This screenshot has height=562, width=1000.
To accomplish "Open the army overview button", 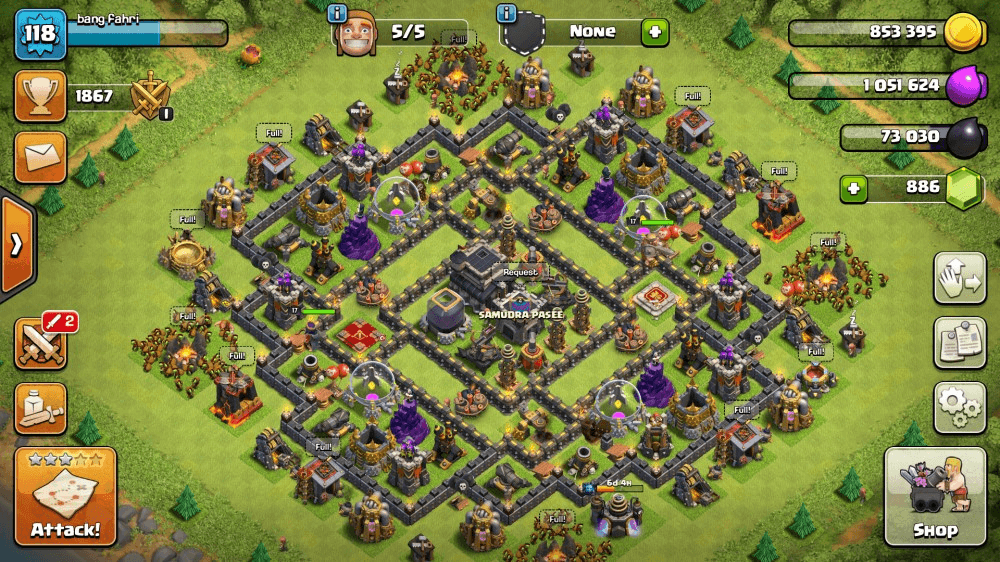I will 40,407.
